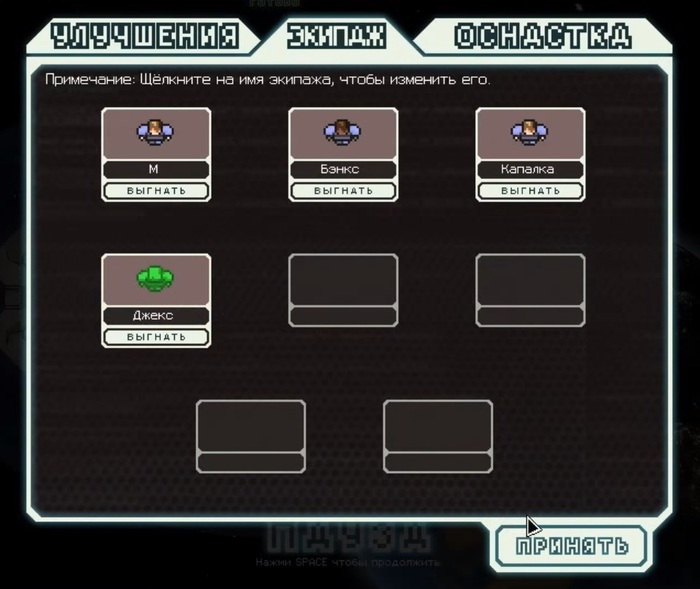Expel Джекс with the Выгнать button
Screen dimensions: 700x589
click(156, 337)
